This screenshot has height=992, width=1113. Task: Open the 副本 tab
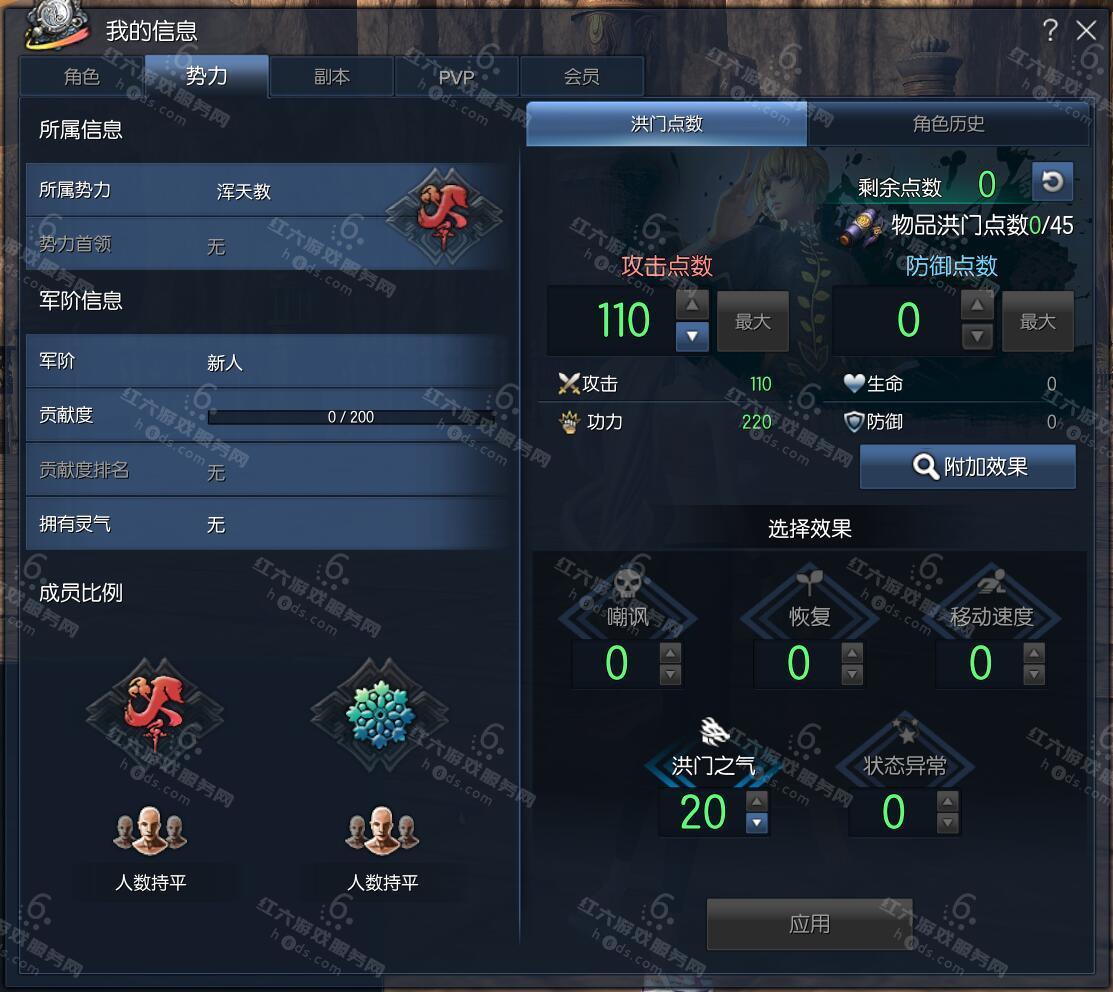click(332, 77)
